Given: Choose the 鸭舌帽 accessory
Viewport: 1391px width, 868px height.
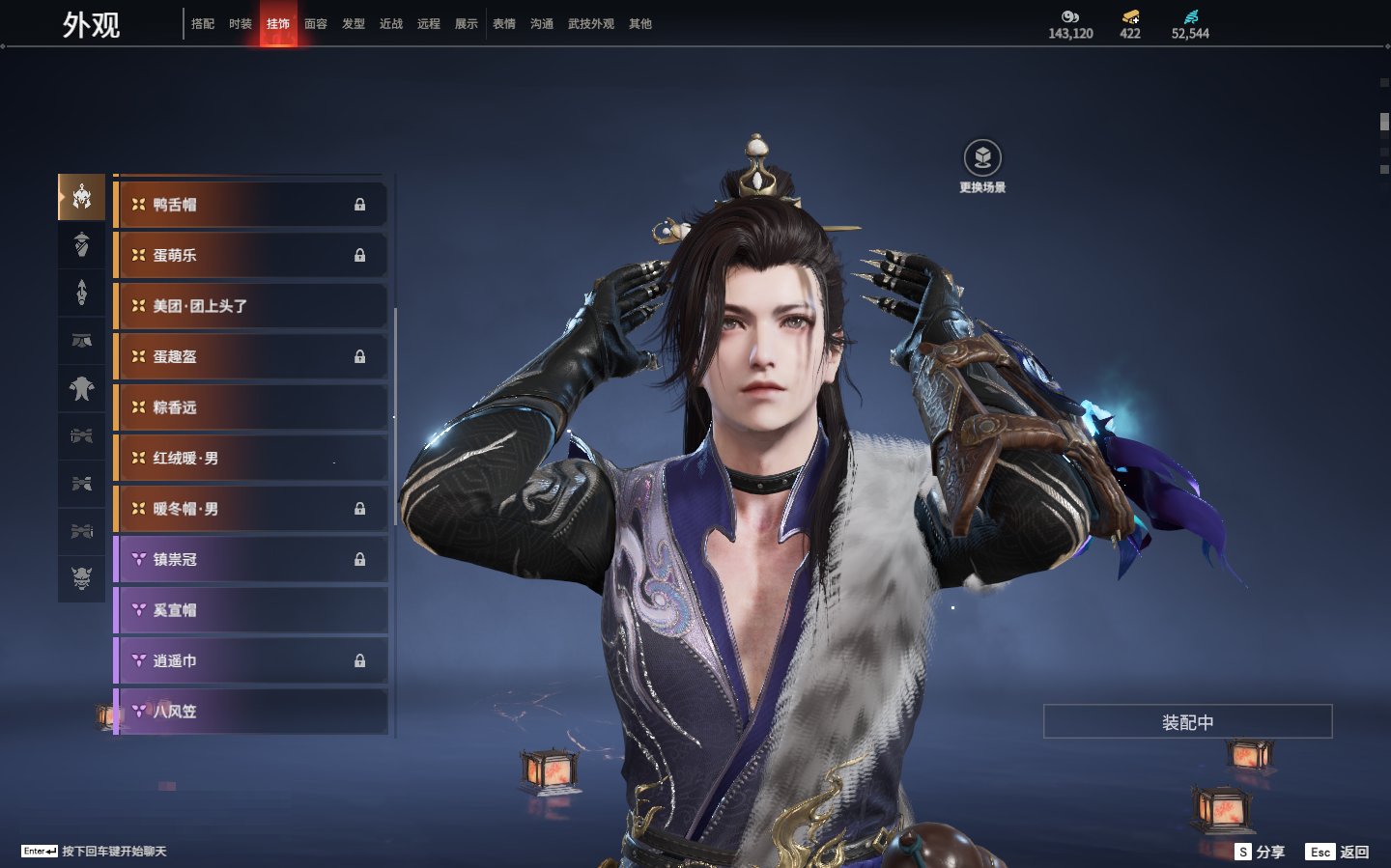Looking at the screenshot, I should [251, 205].
